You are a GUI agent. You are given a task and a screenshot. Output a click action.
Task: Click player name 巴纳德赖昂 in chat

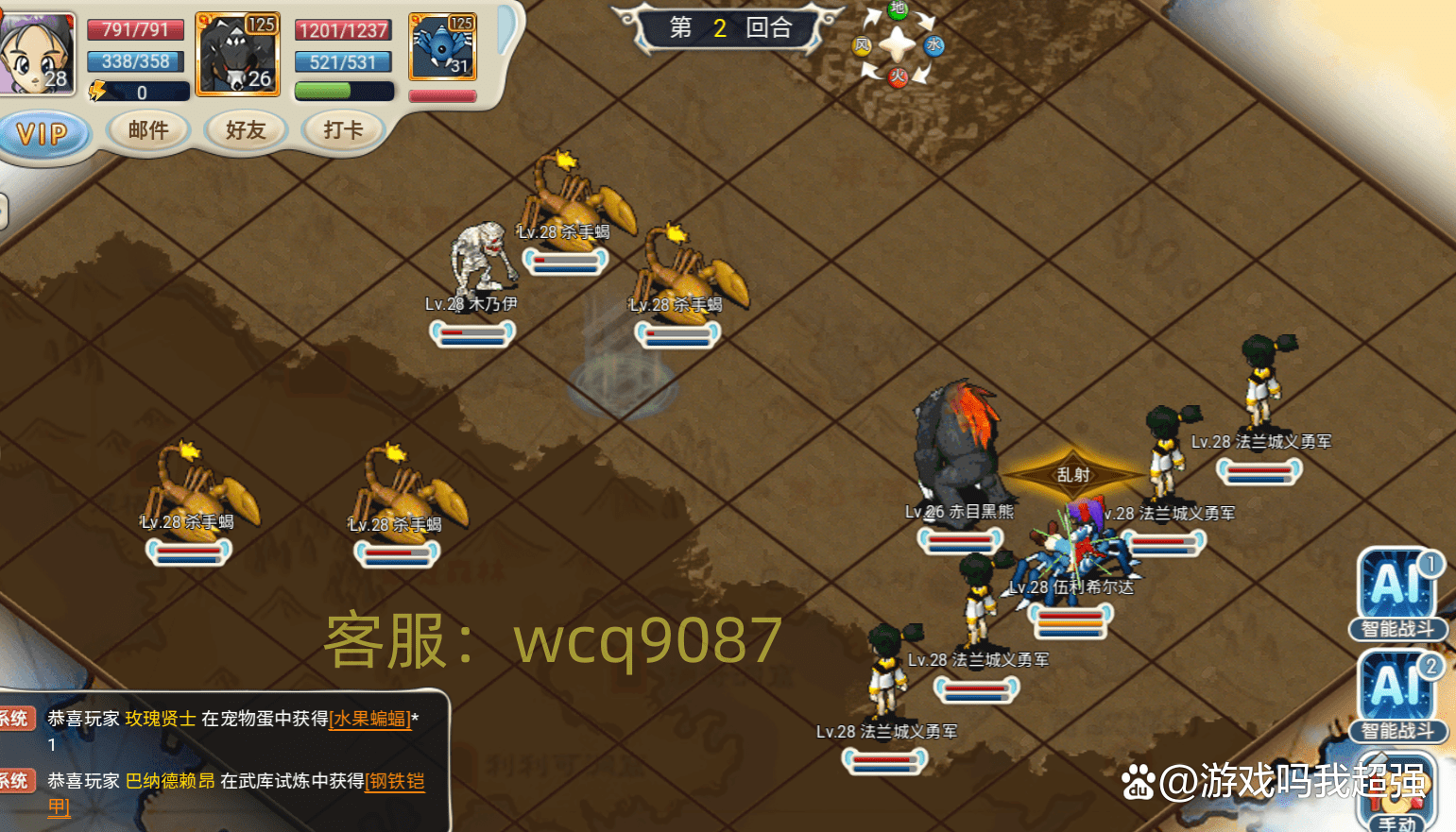click(x=170, y=781)
